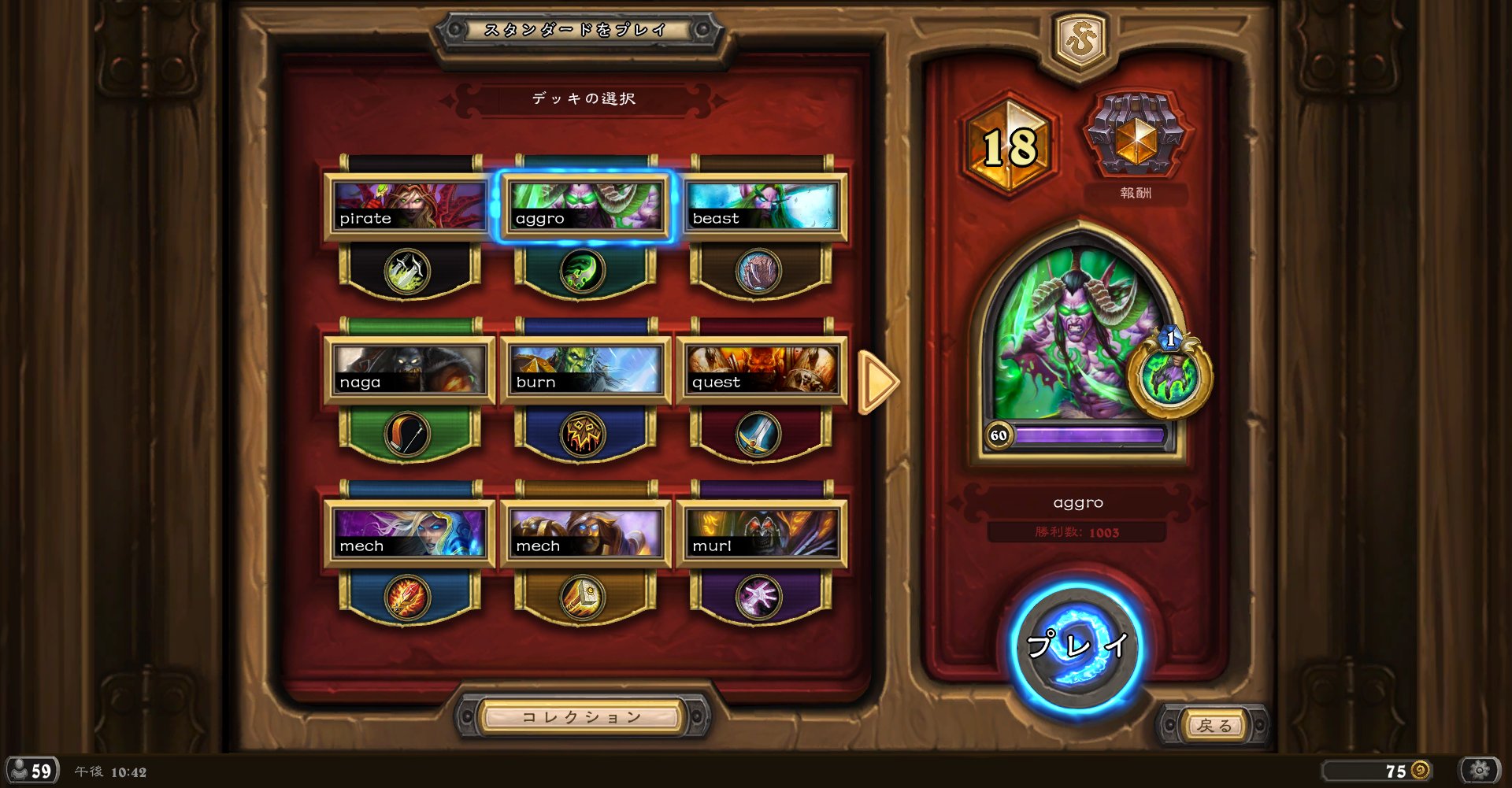Screen dimensions: 1512x788
Task: Pick the mech deck with the fireball class icon
Action: tap(408, 534)
